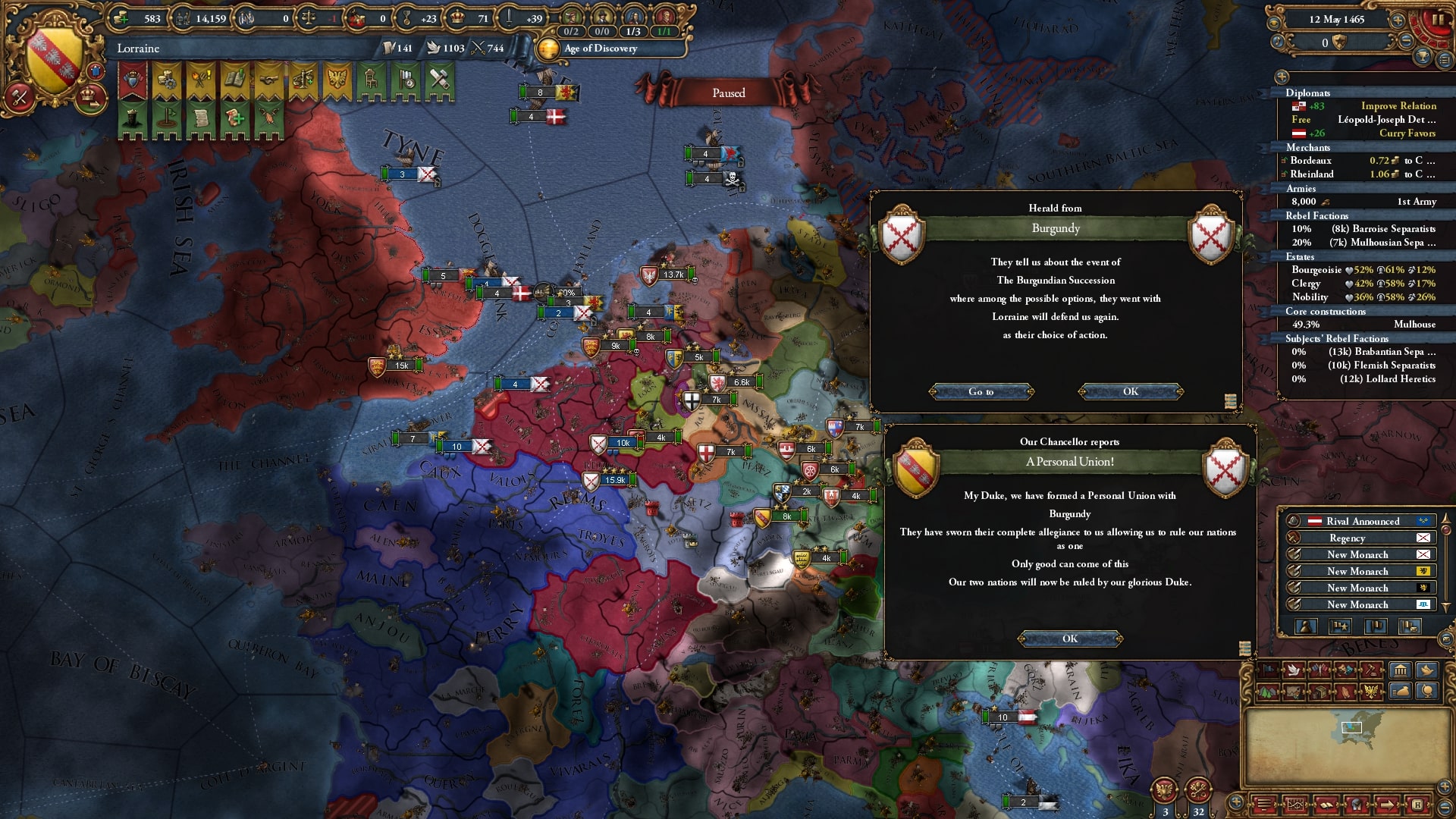Open the Regency notification
1456x819 pixels.
point(1347,538)
